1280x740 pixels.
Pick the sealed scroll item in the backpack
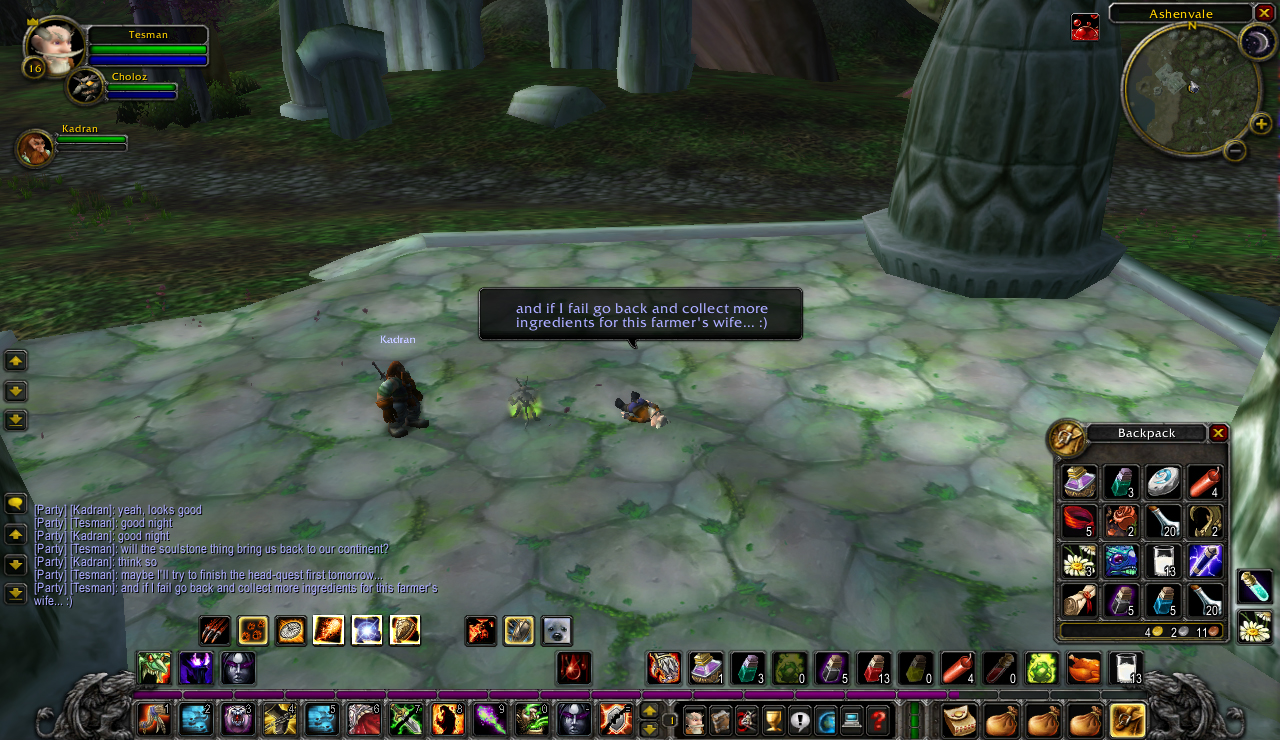coord(1080,600)
